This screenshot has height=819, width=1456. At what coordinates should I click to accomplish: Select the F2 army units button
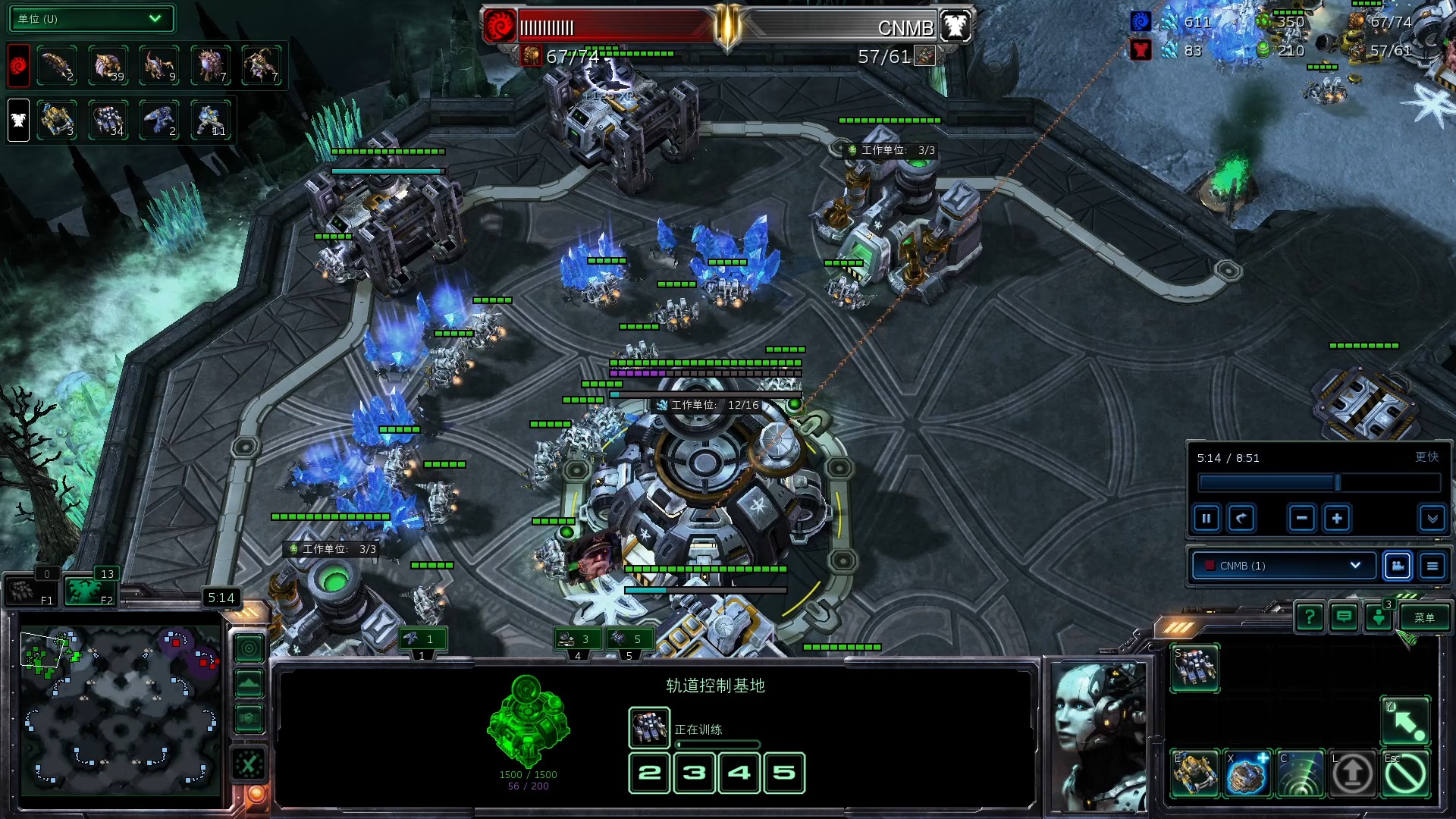(89, 591)
